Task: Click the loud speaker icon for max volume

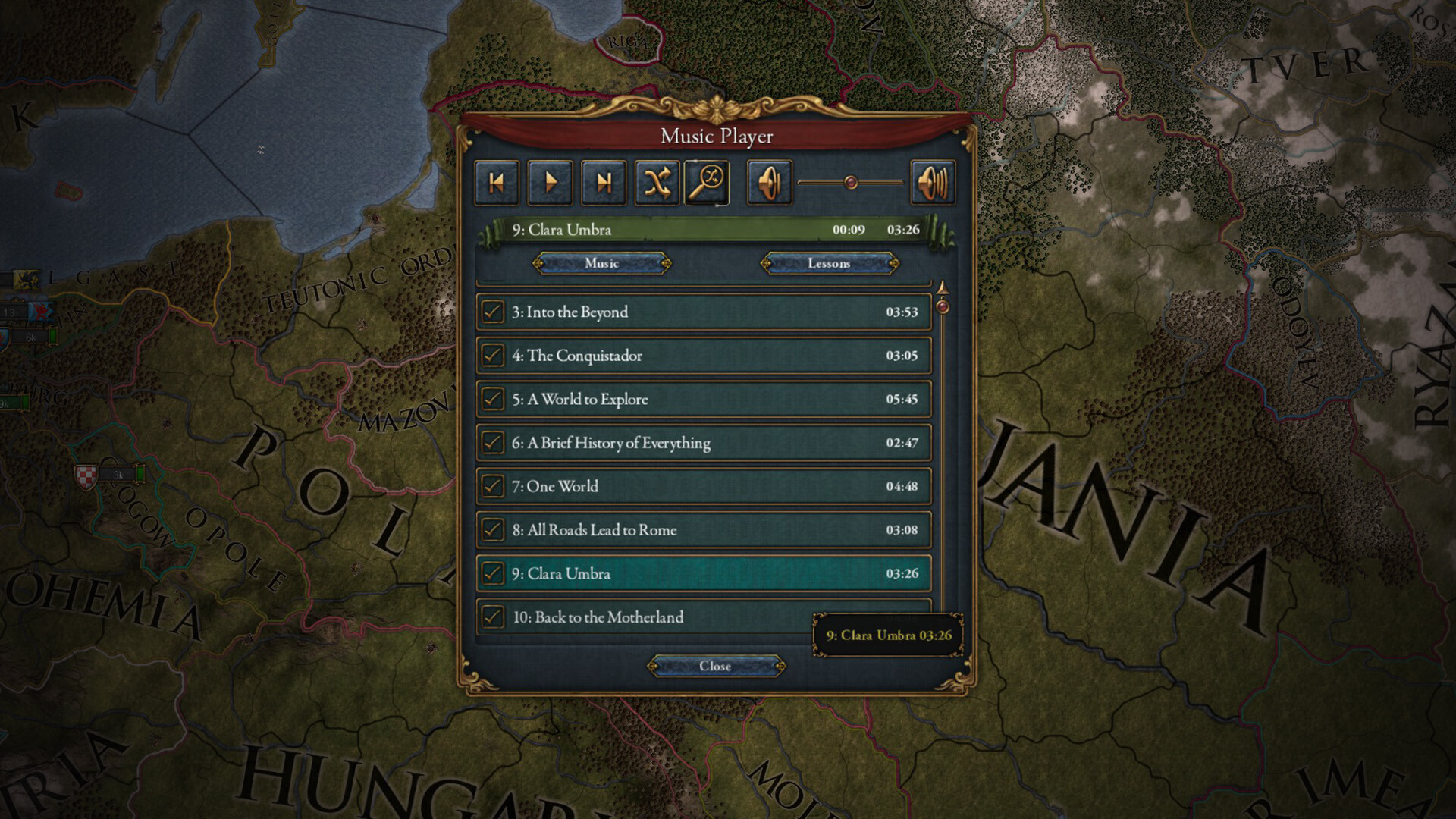Action: [932, 182]
